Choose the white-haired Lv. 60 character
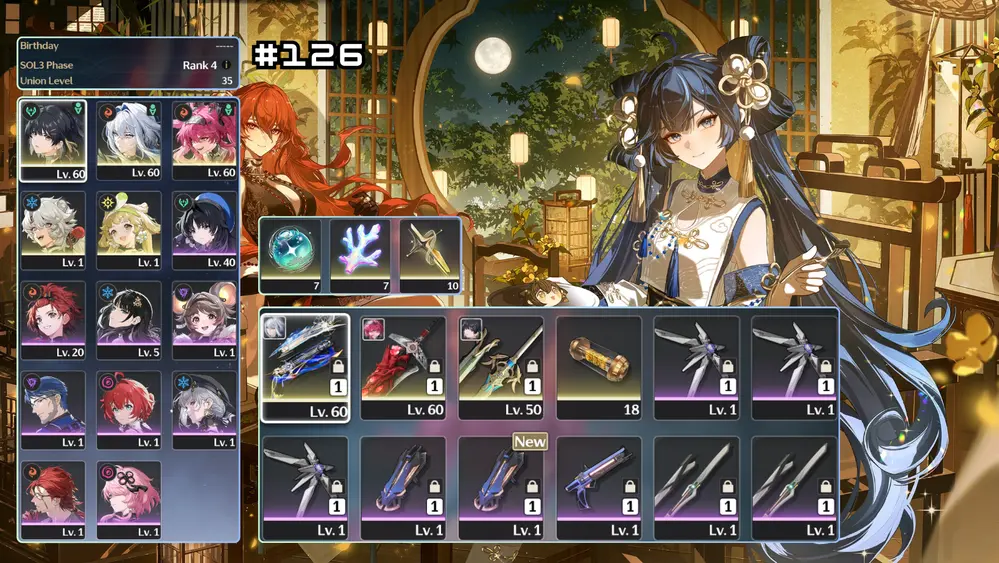999x563 pixels. pyautogui.click(x=129, y=139)
